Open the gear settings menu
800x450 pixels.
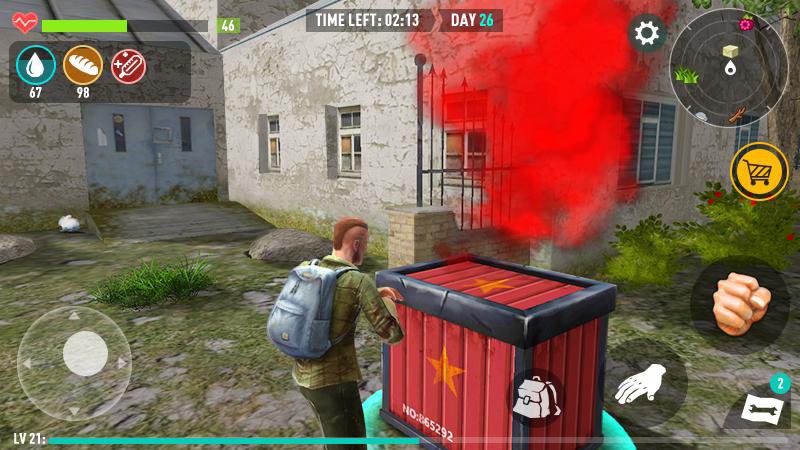[x=647, y=34]
